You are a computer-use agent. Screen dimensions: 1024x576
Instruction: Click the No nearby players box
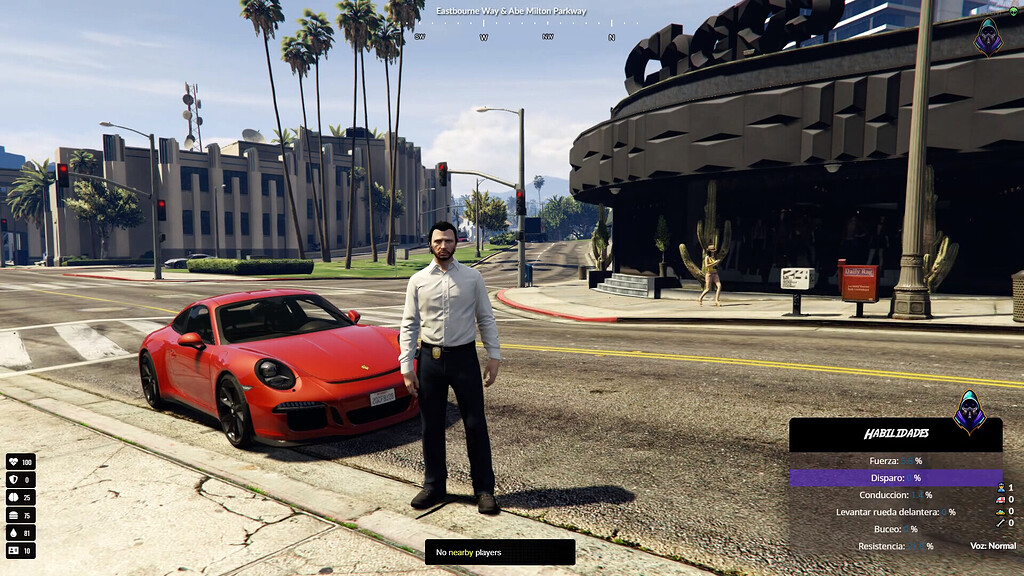[499, 552]
